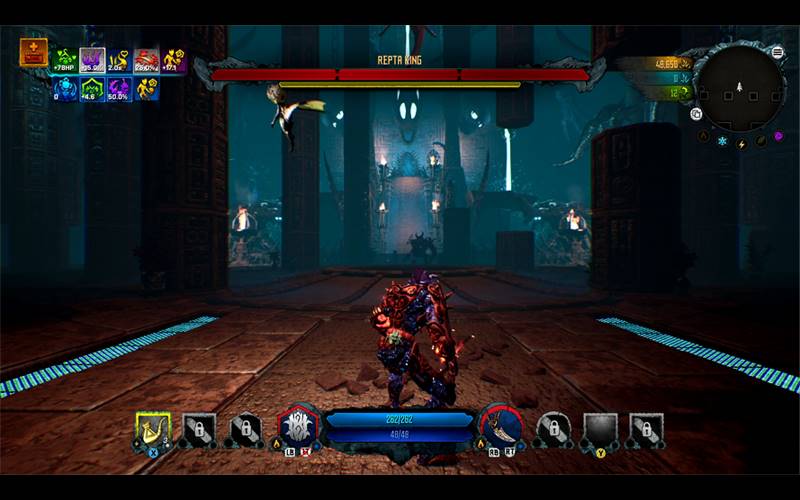This screenshot has height=500, width=800.
Task: Click the white rotate icon beside minimap
Action: (696, 114)
